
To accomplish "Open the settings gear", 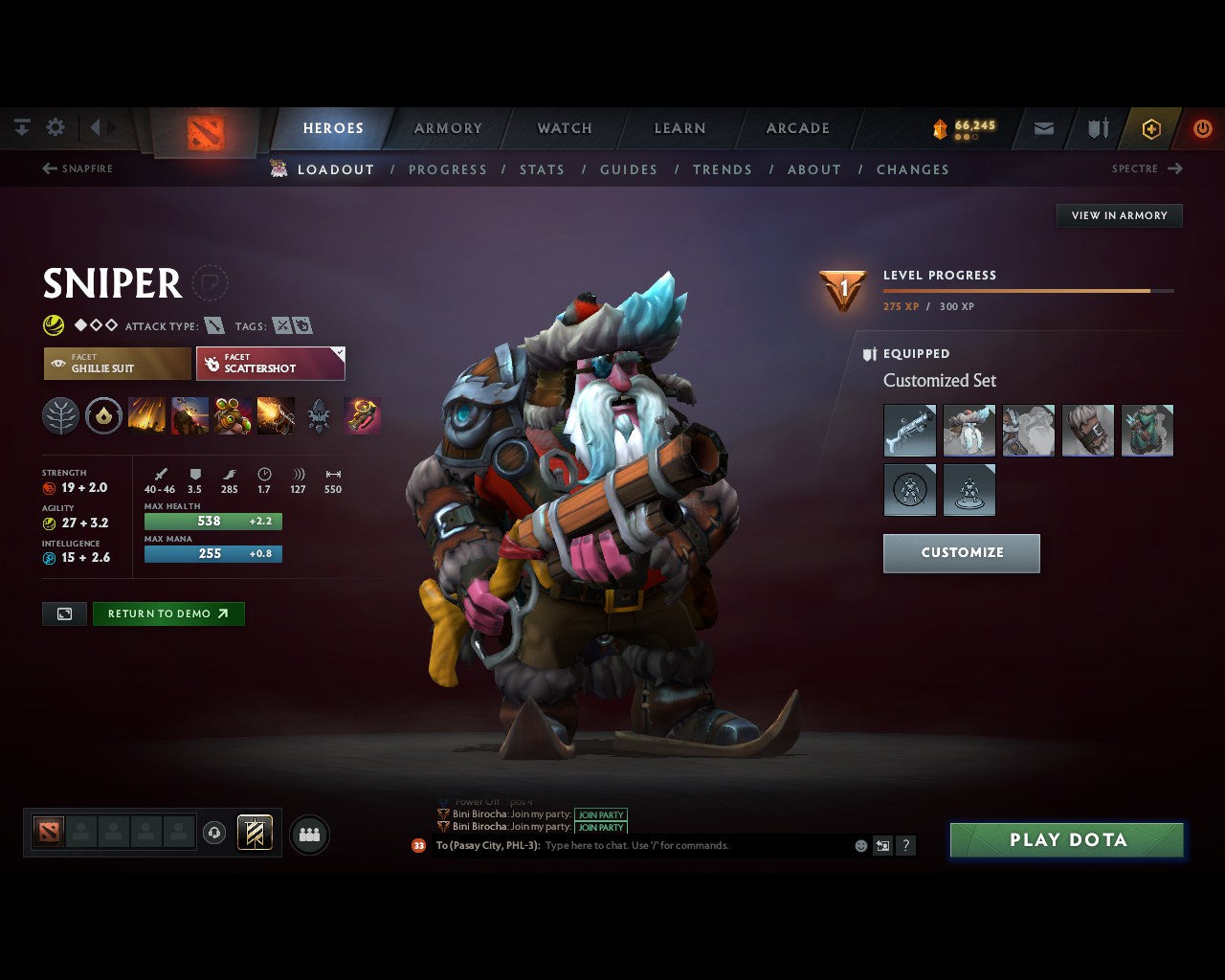I will click(56, 127).
